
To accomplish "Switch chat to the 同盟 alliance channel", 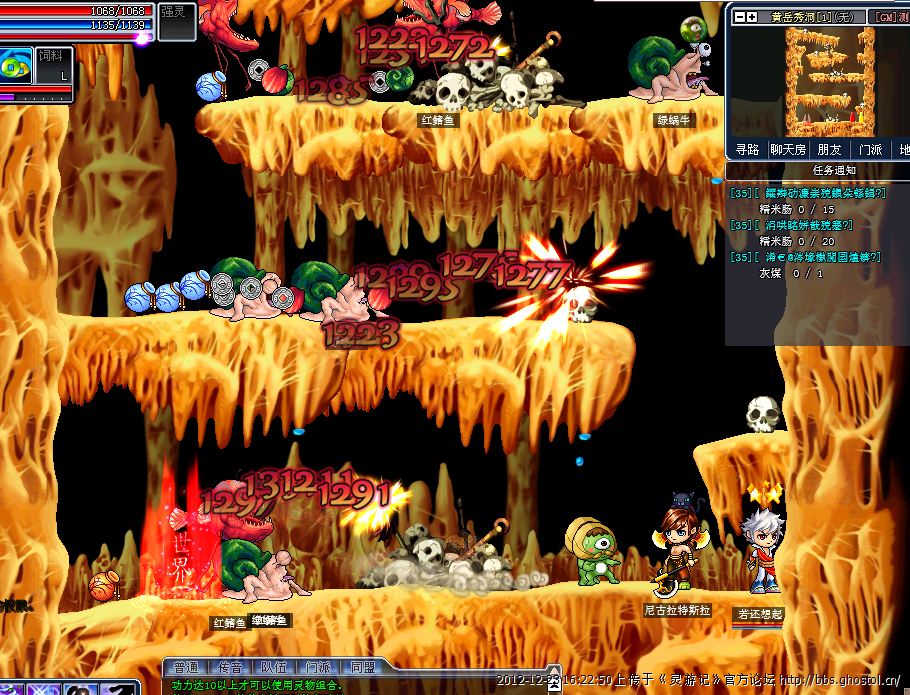I will tap(362, 667).
